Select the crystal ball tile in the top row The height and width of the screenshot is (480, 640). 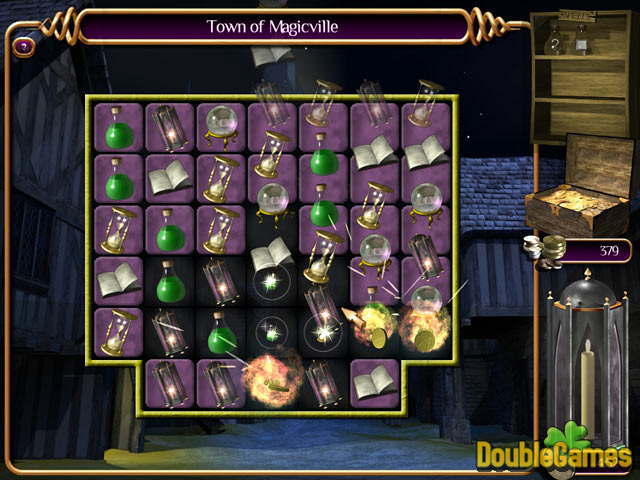(x=221, y=126)
